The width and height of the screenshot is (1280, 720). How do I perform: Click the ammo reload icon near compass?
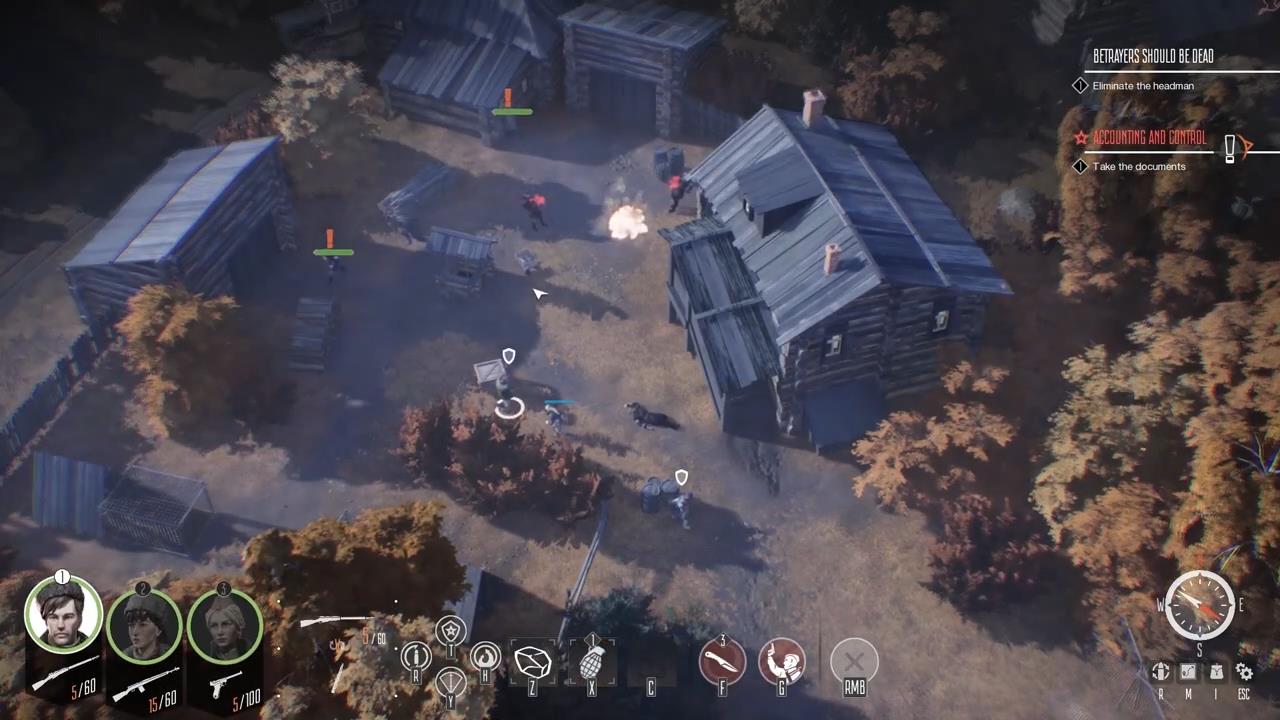(x=1160, y=671)
